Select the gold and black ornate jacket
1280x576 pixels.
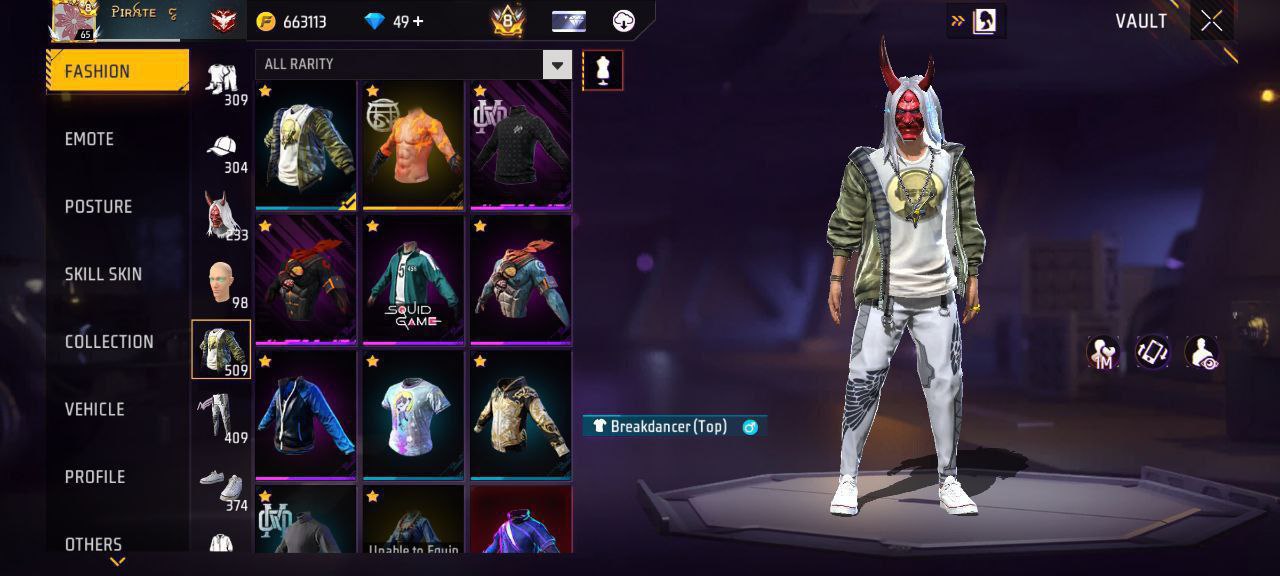(x=521, y=414)
